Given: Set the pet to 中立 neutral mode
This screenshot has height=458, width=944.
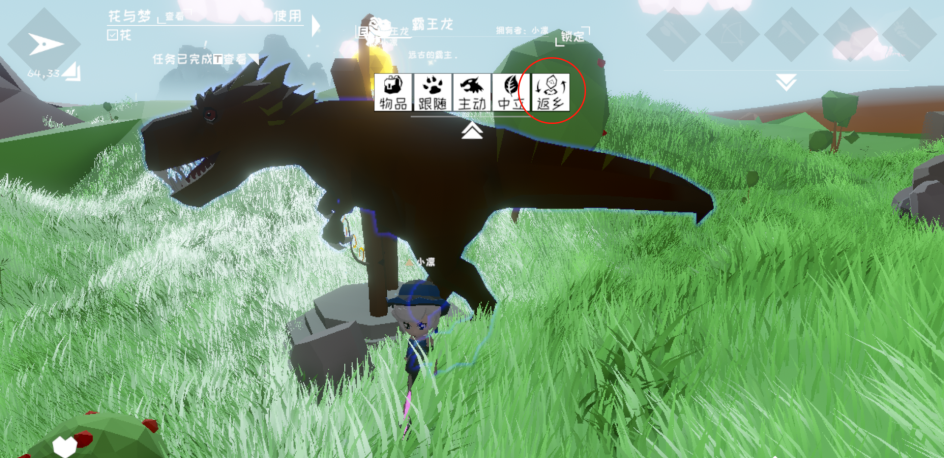Looking at the screenshot, I should tap(511, 92).
